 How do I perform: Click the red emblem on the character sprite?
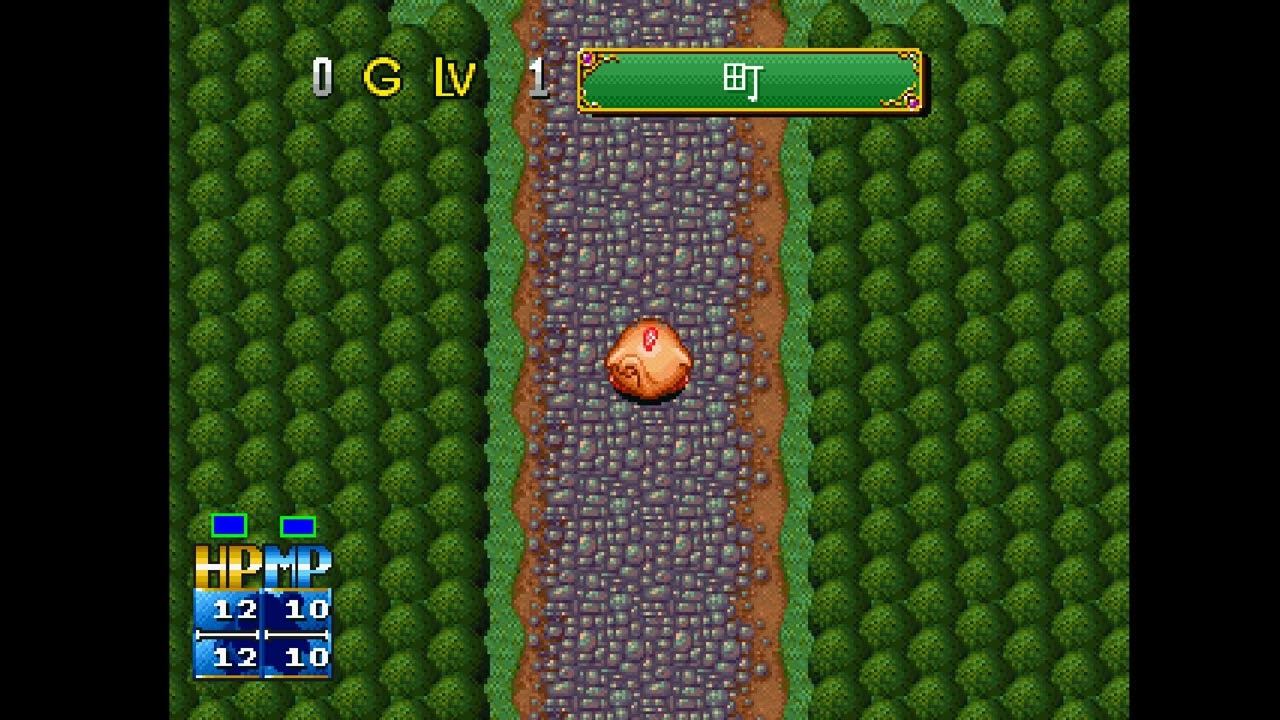click(x=651, y=339)
